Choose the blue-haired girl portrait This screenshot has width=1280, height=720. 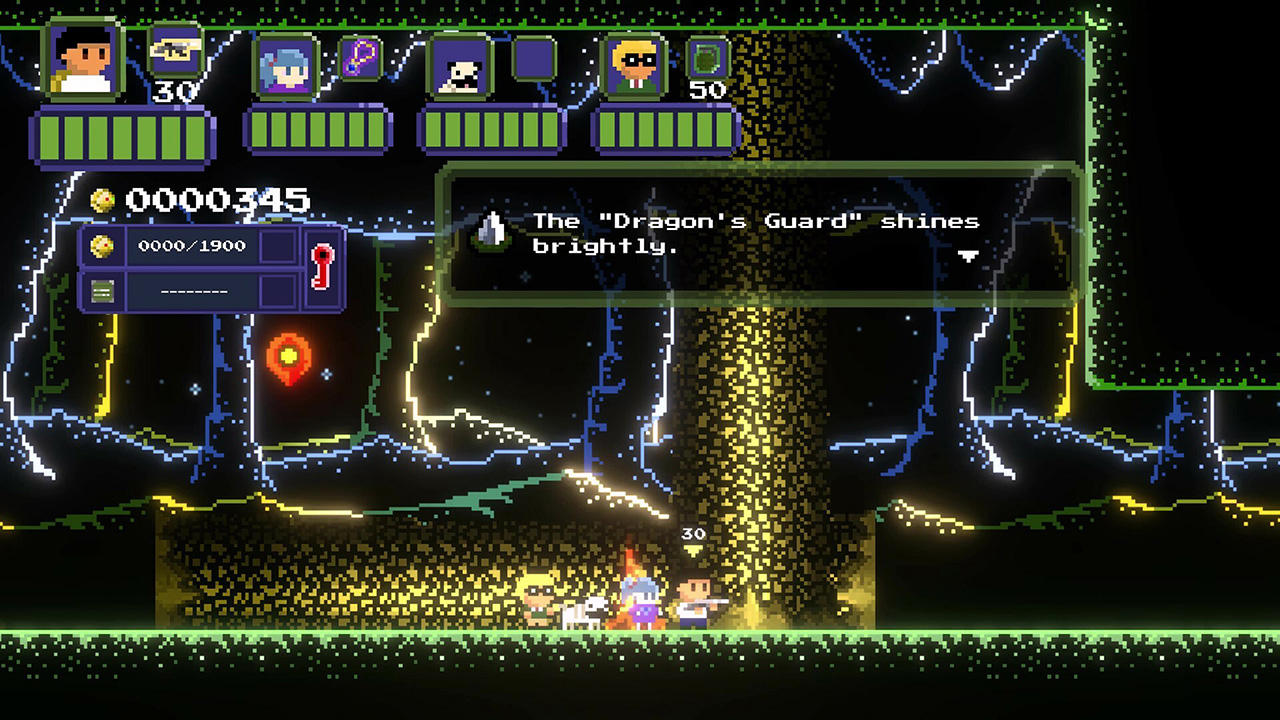click(285, 66)
